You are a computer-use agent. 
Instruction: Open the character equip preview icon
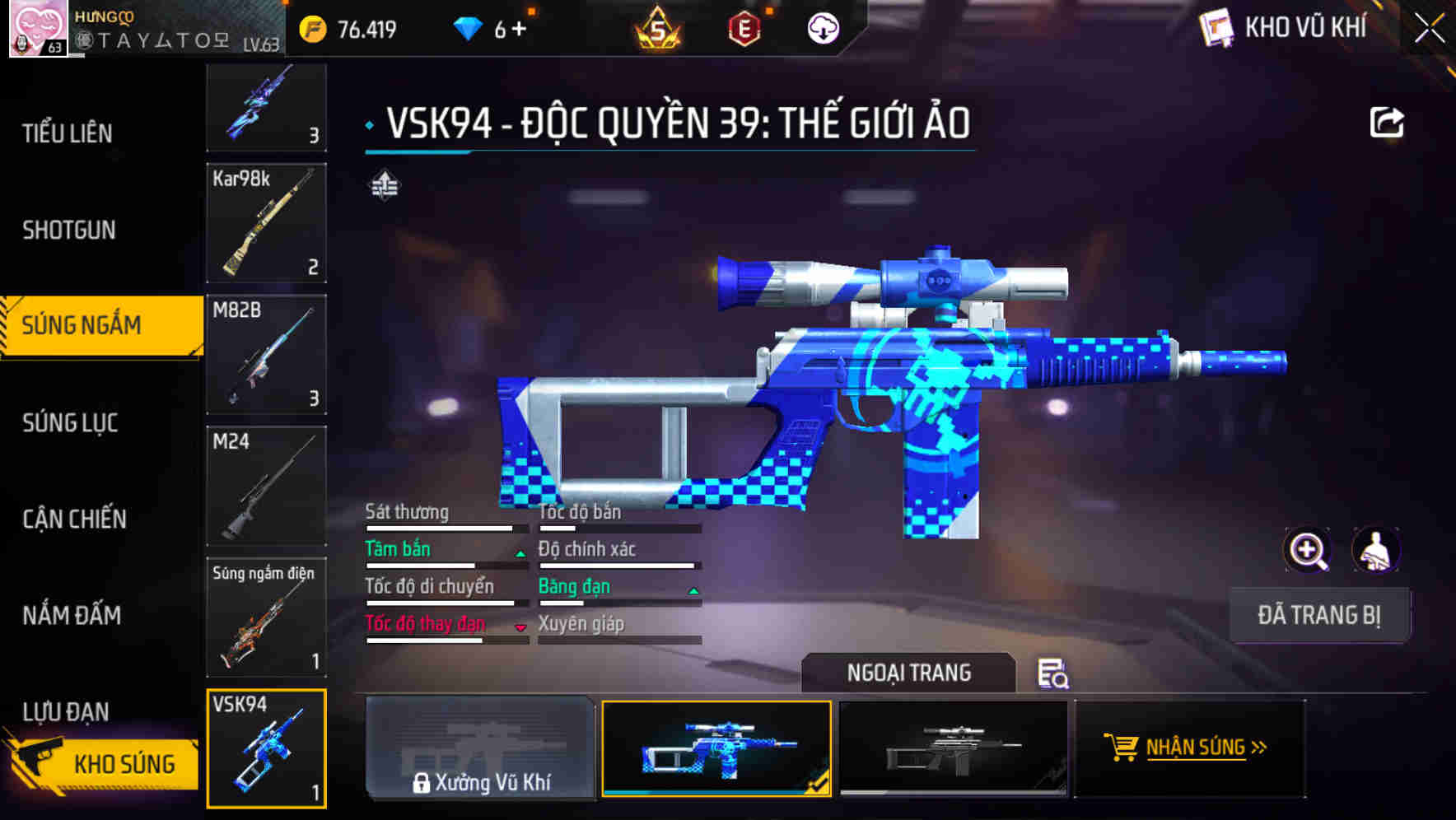(1378, 550)
